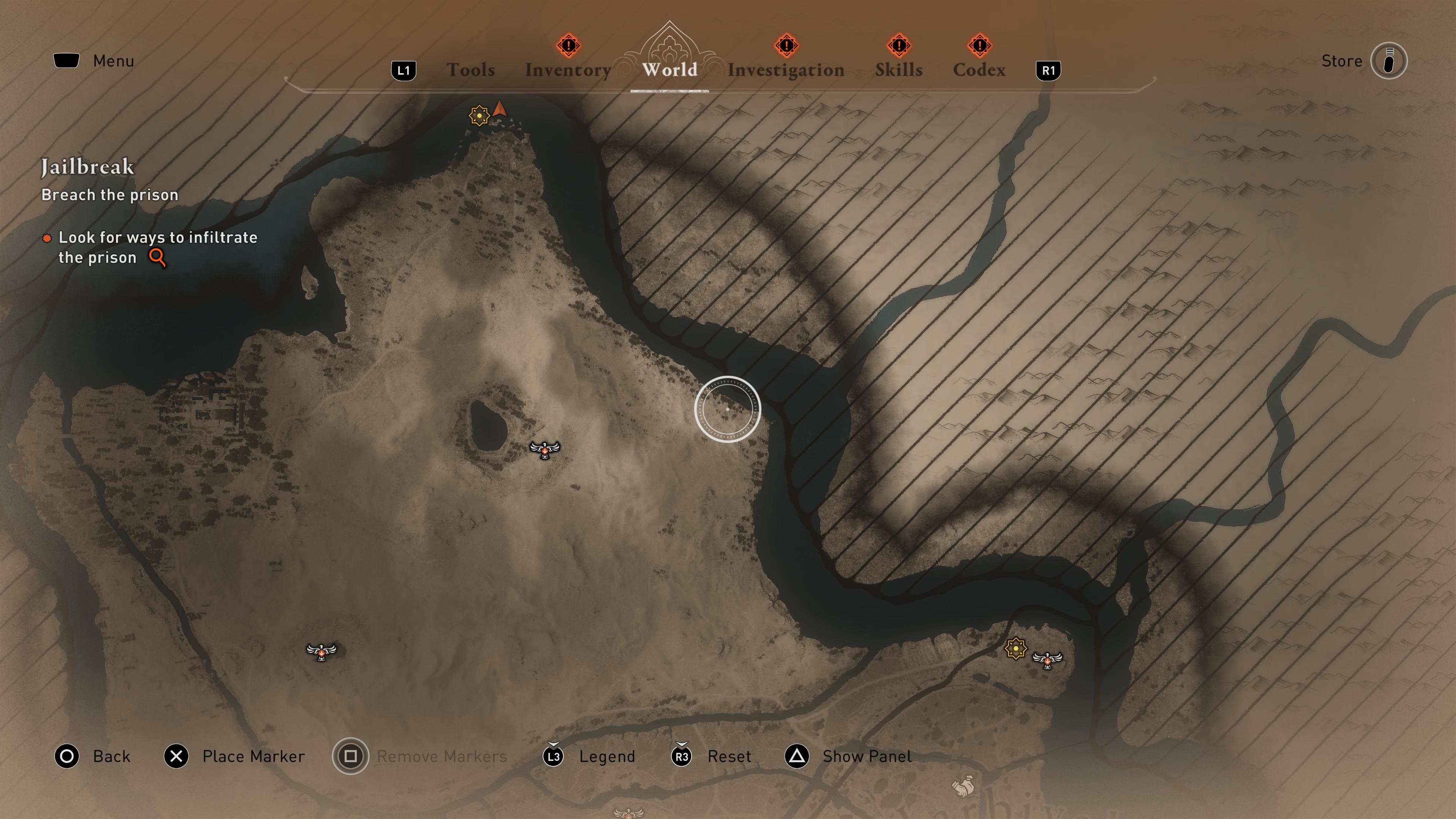Open the Skills tab
The image size is (1456, 819).
pyautogui.click(x=899, y=69)
